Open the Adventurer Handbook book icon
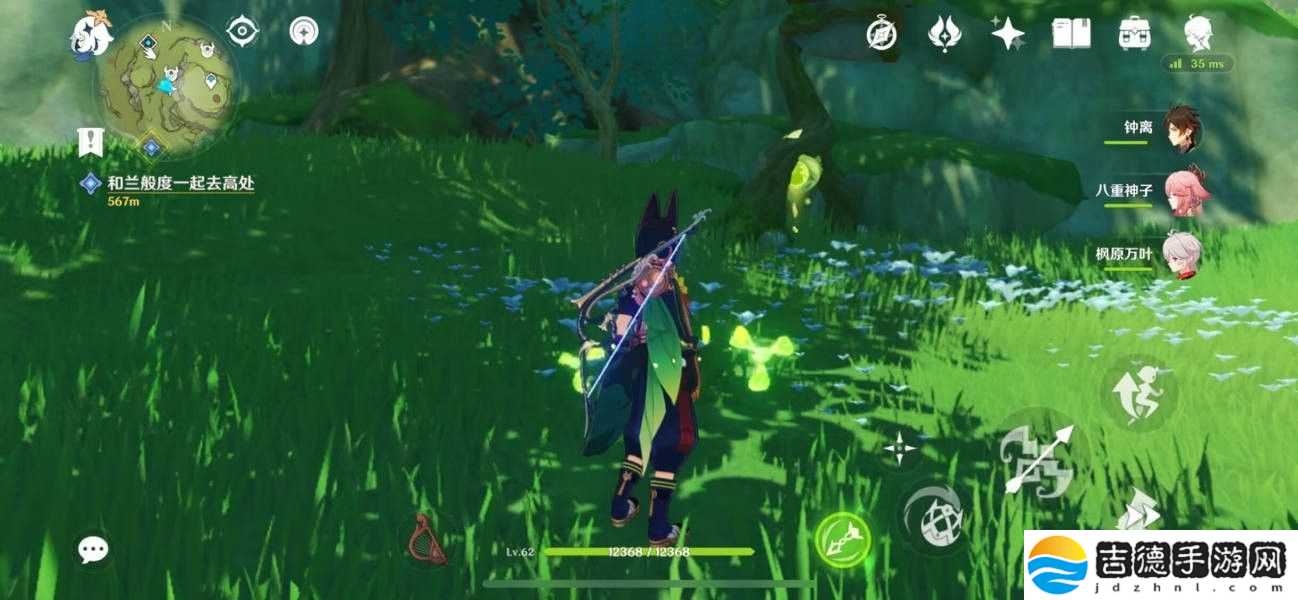The image size is (1298, 600). (x=1071, y=34)
